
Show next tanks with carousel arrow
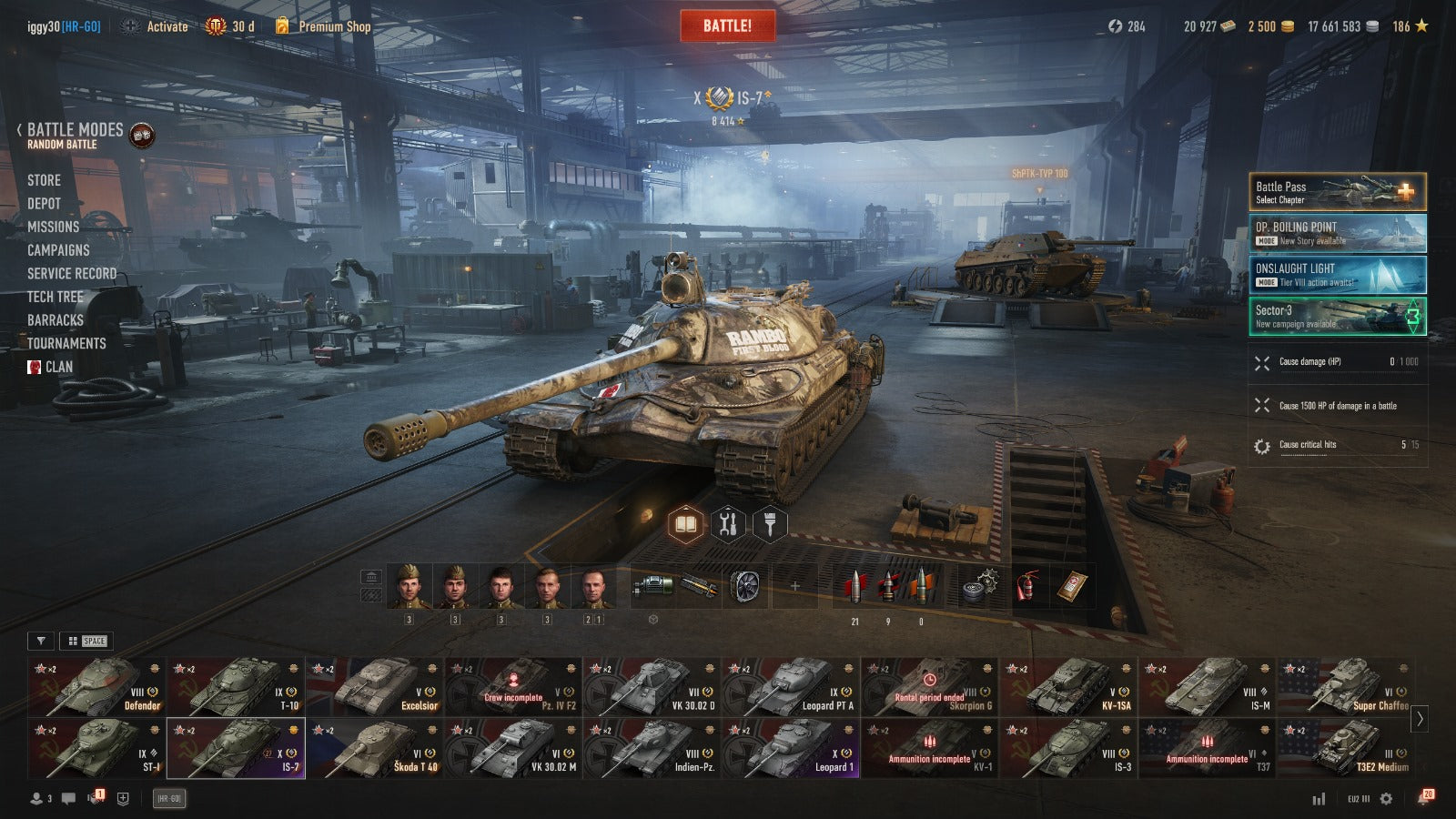point(1420,719)
